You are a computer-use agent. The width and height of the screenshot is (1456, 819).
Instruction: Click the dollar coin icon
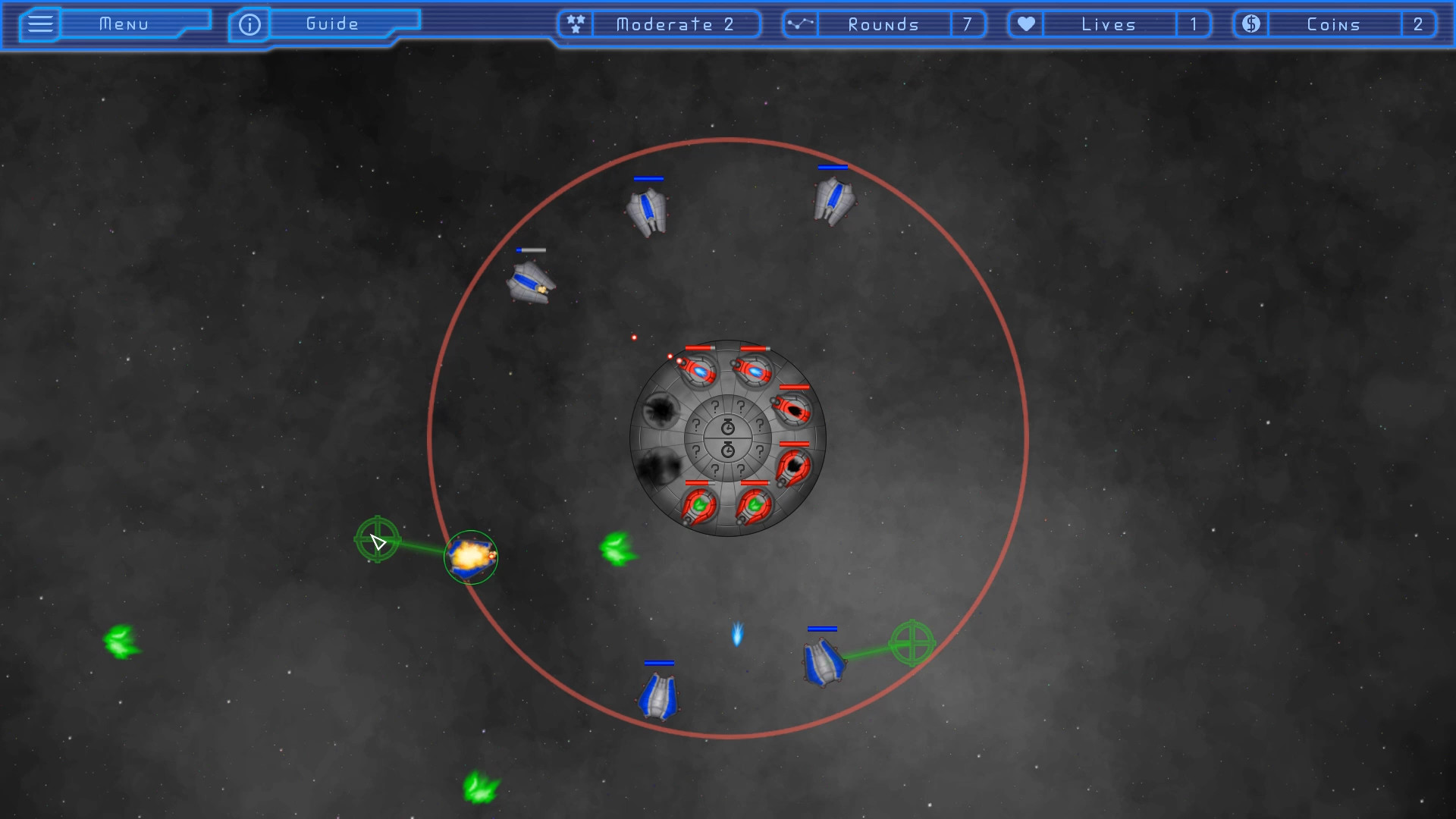point(1250,24)
